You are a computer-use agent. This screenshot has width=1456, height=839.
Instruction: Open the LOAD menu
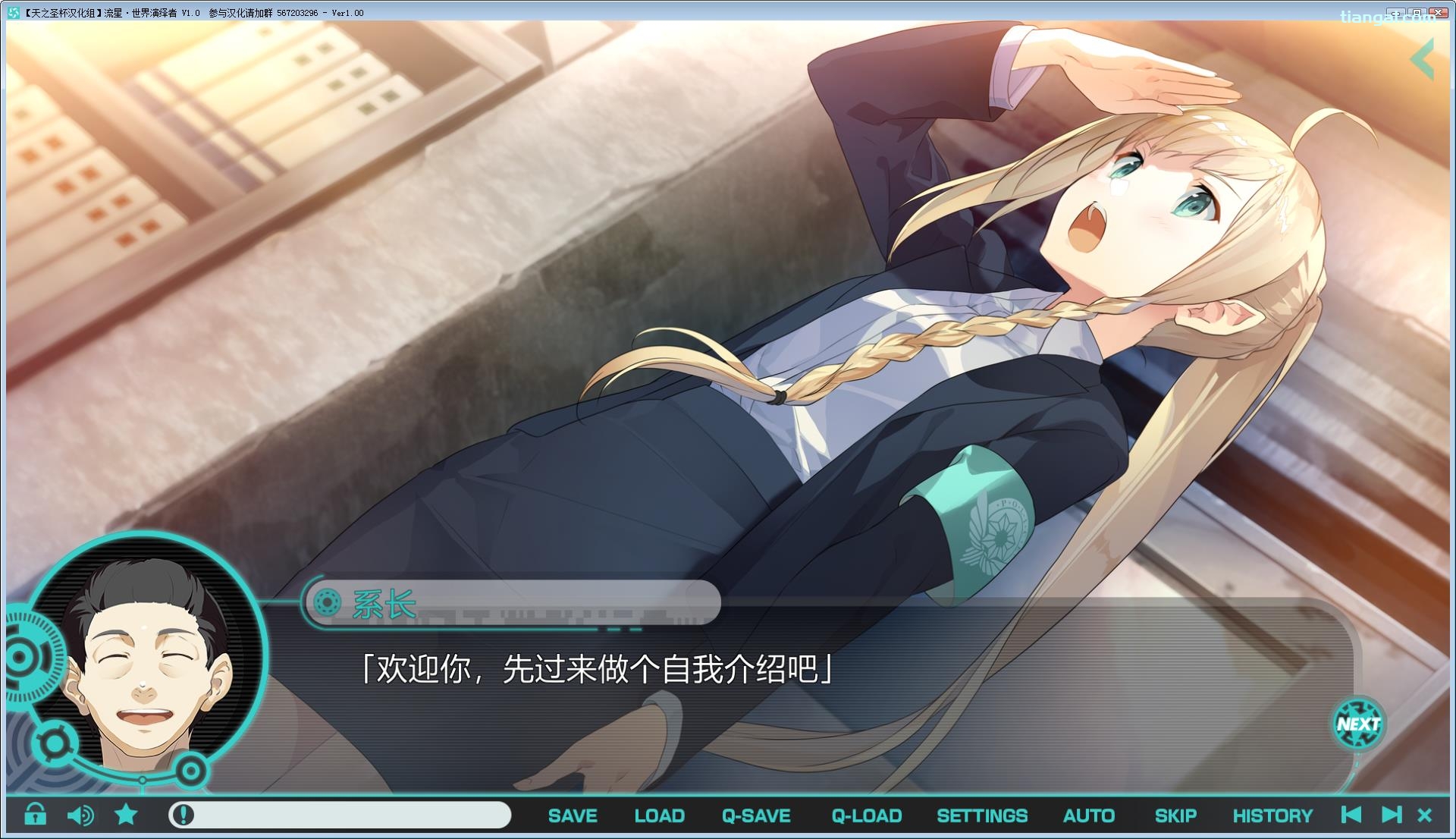(x=659, y=815)
